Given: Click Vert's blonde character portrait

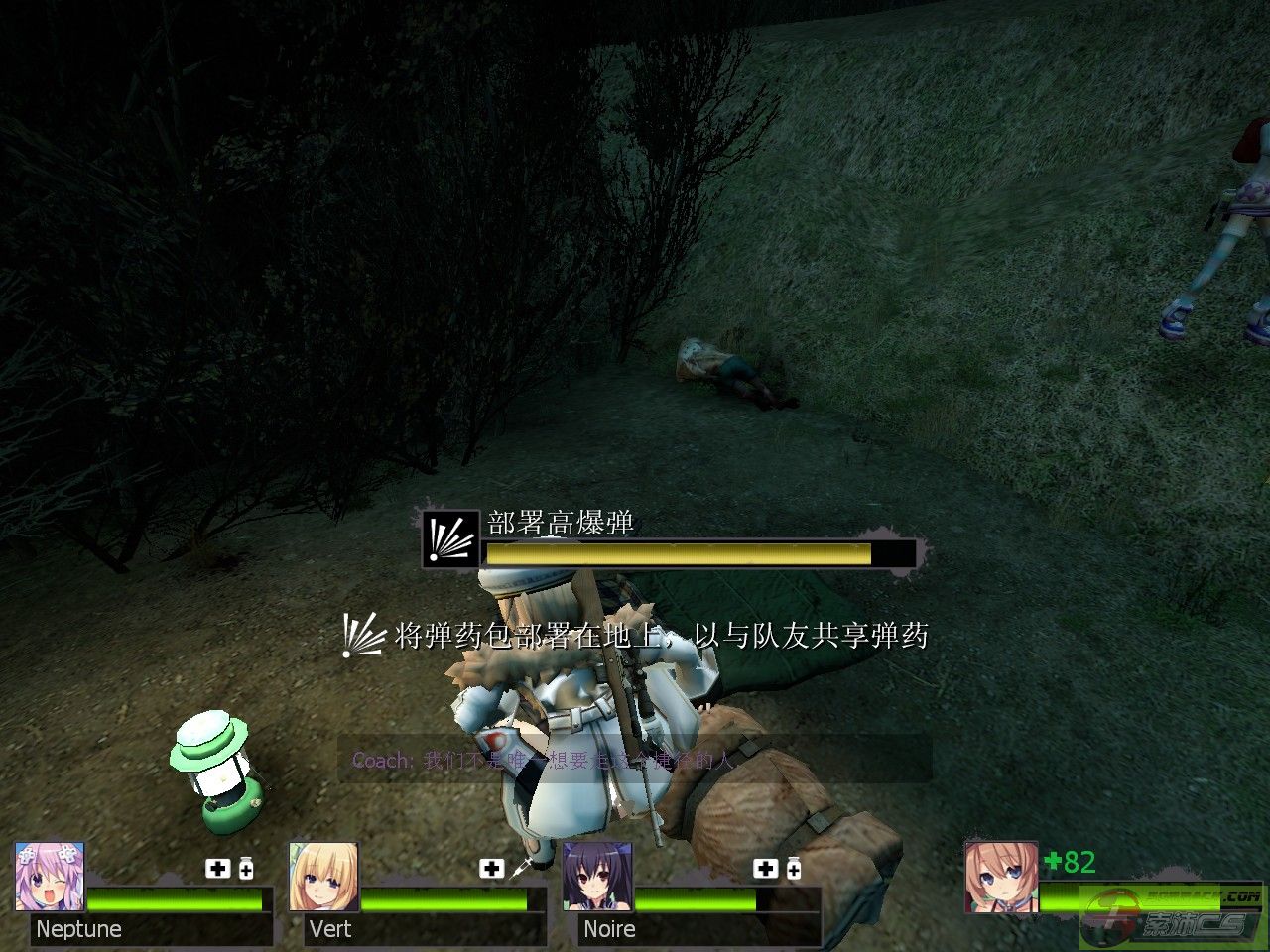Looking at the screenshot, I should [x=323, y=877].
